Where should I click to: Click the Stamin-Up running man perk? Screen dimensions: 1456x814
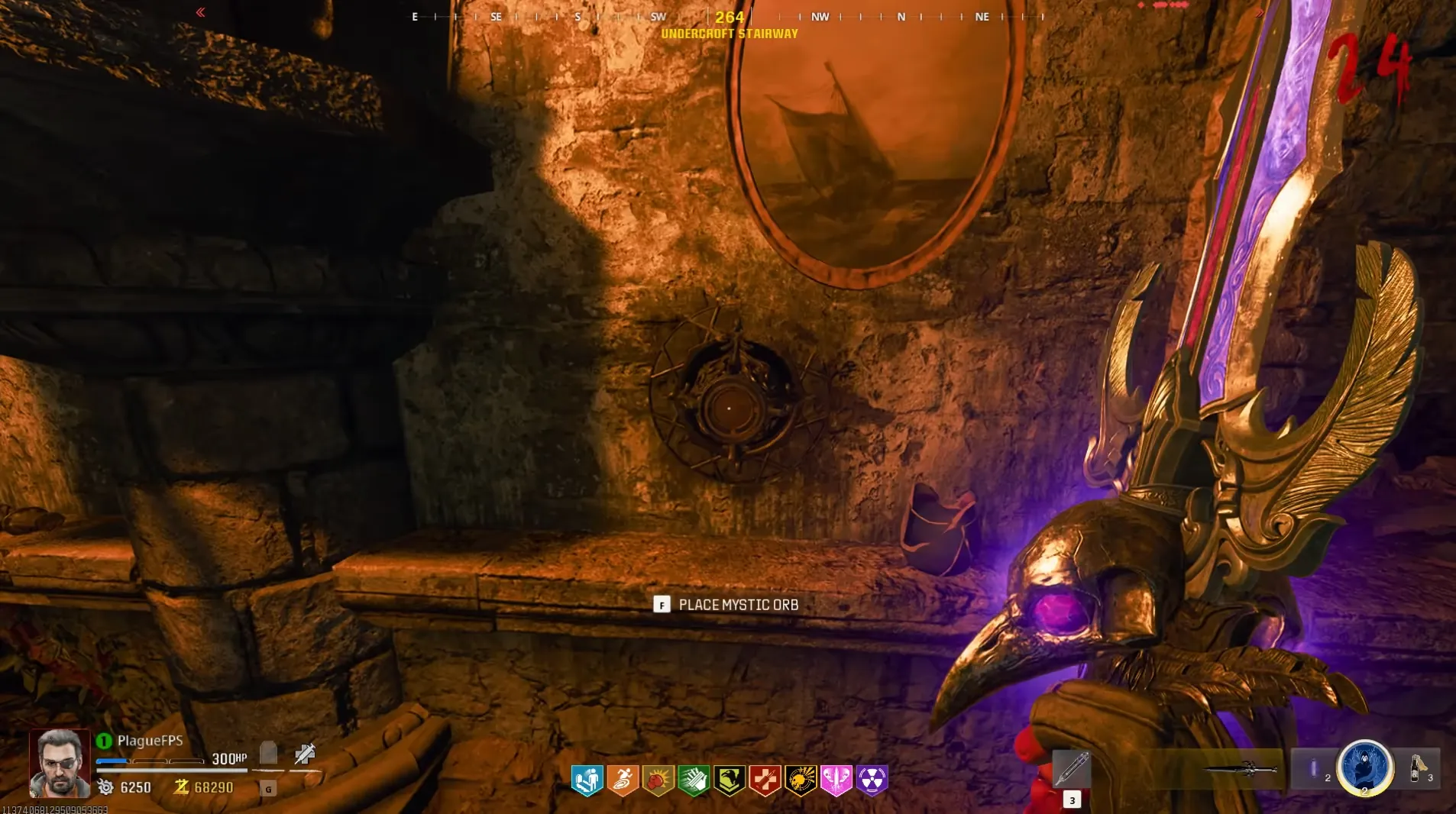click(623, 780)
